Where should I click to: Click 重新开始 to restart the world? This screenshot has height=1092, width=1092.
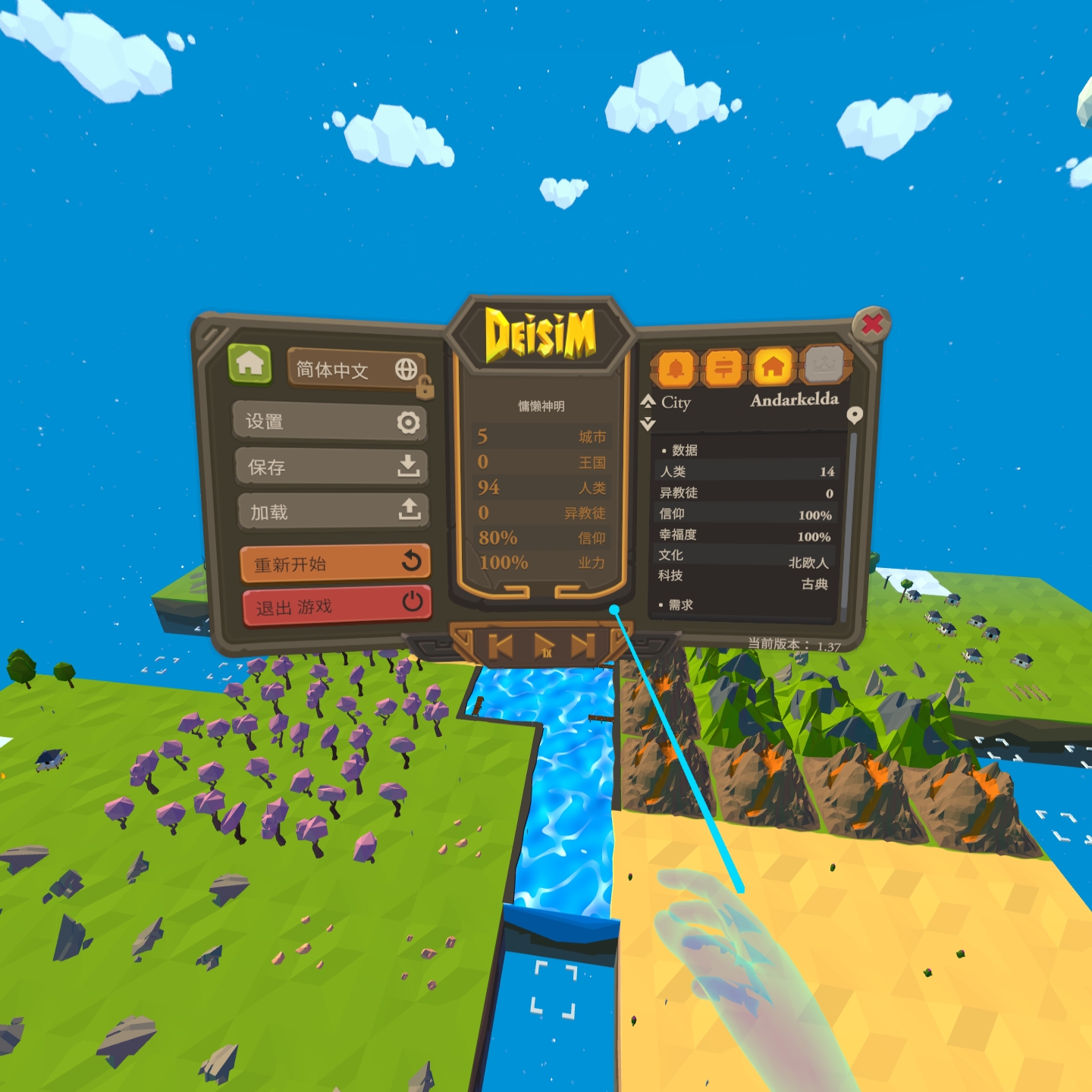pos(335,563)
